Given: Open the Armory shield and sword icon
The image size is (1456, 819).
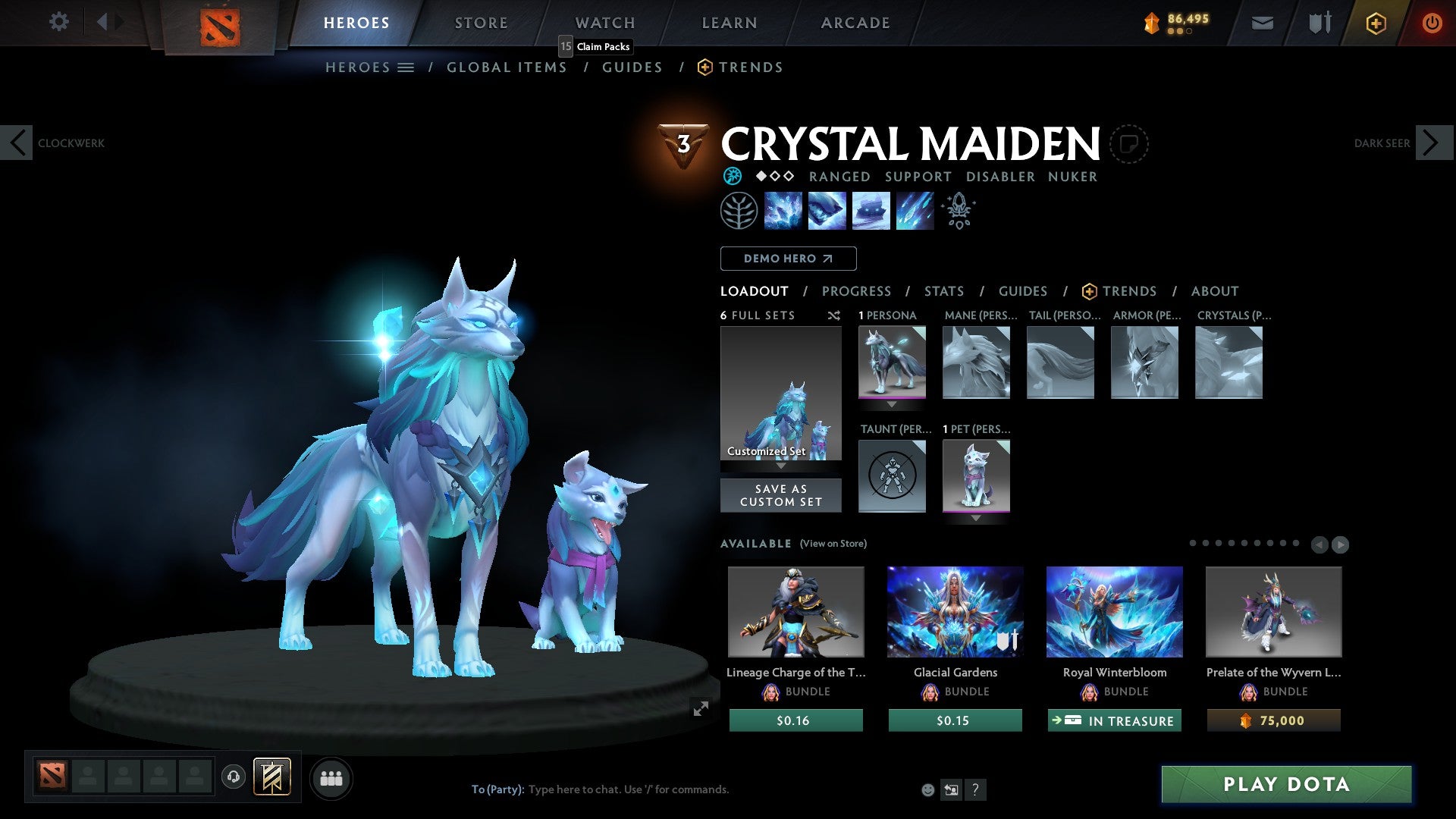Looking at the screenshot, I should tap(1319, 23).
